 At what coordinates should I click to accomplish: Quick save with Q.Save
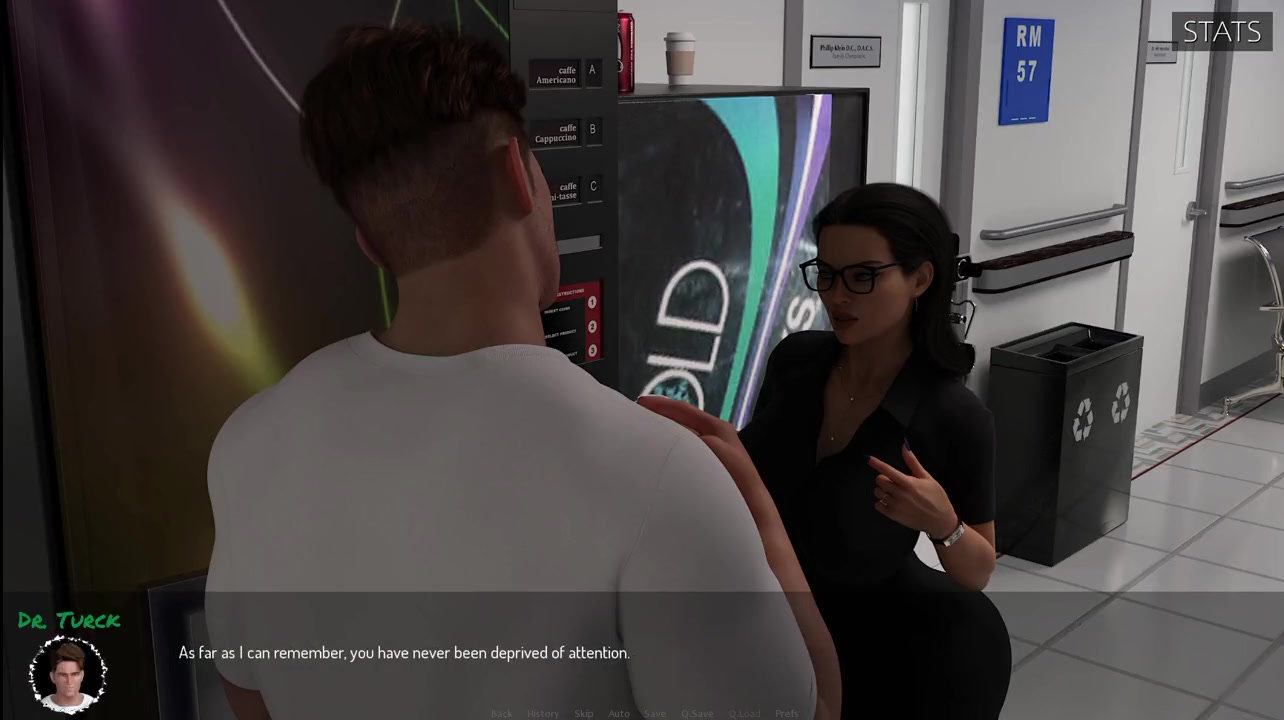click(x=697, y=713)
